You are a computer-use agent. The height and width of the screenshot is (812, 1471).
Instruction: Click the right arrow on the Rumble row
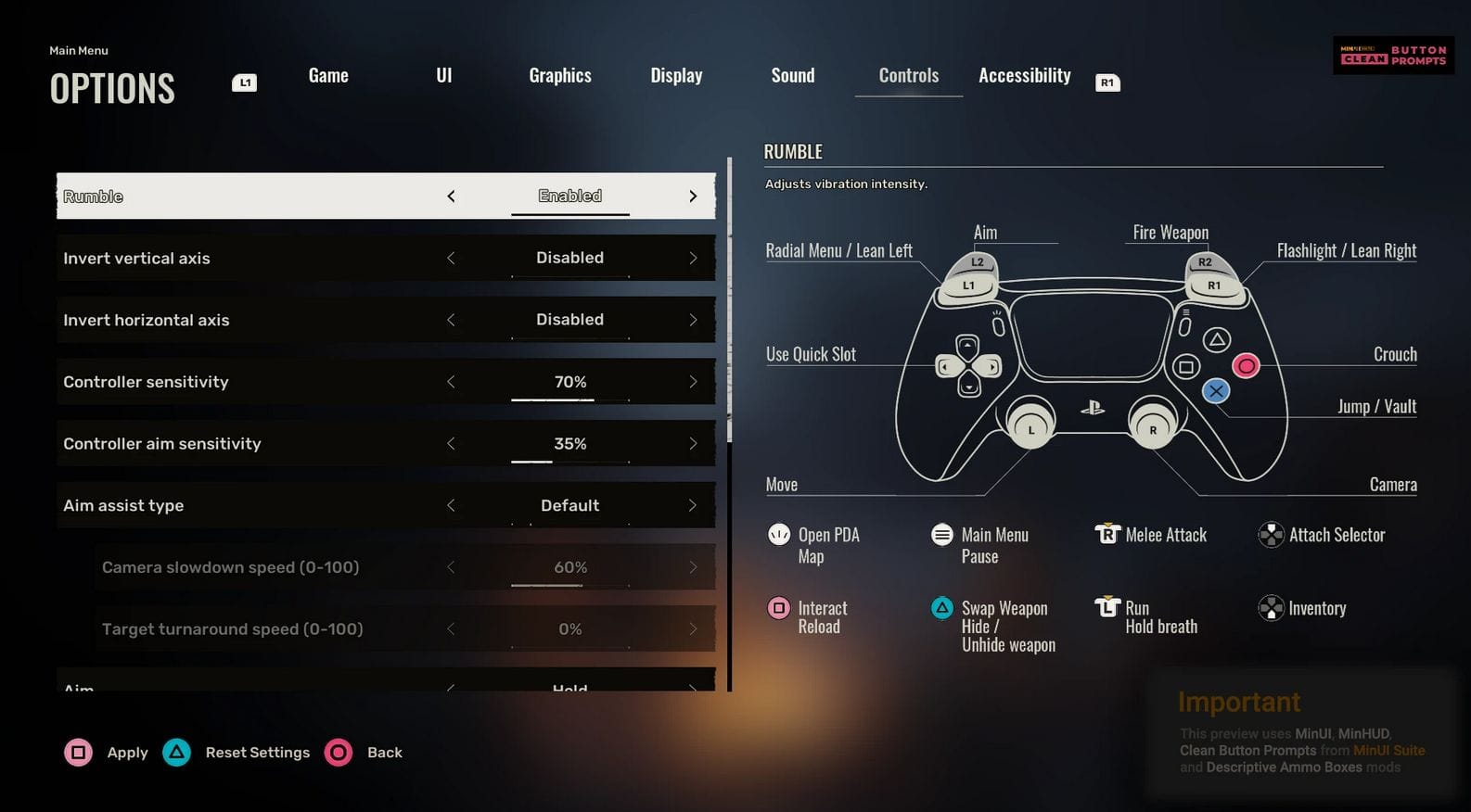click(693, 197)
